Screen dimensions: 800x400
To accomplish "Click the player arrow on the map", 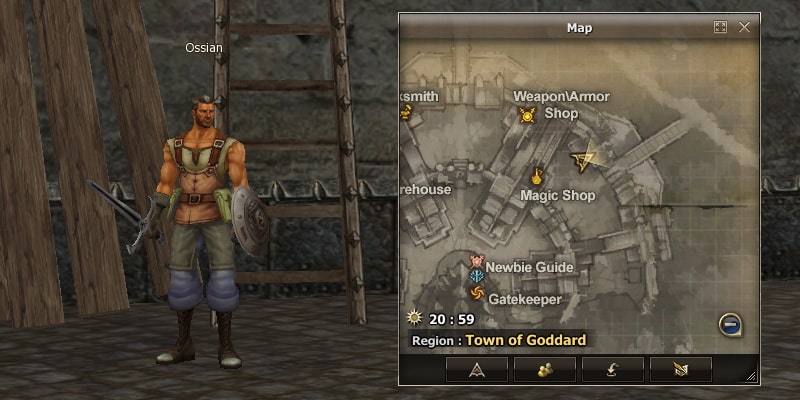I will [582, 158].
